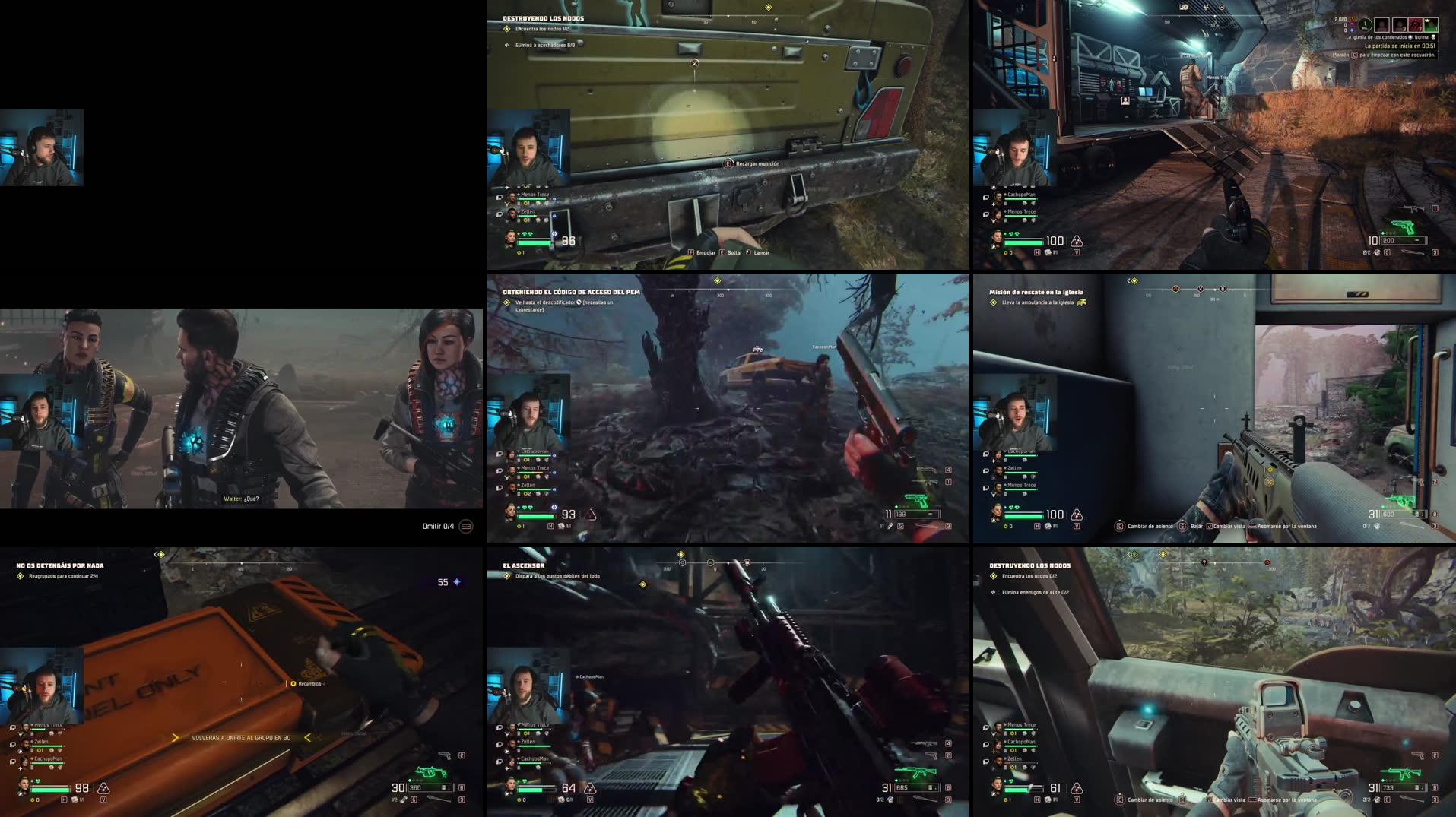Screen dimensions: 1456x817
Task: Toggle the crown leader marker on the green portrait
Action: tap(1427, 21)
